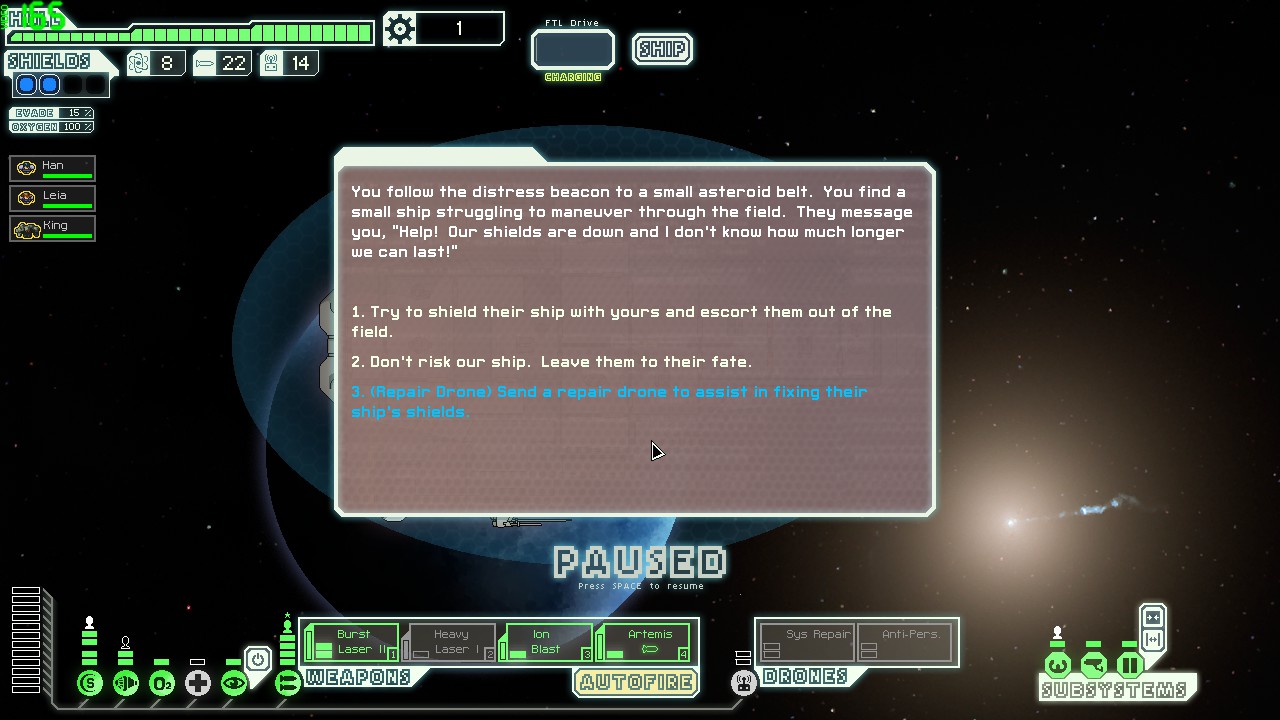Select crew member King
This screenshot has width=1280, height=720.
click(x=53, y=228)
